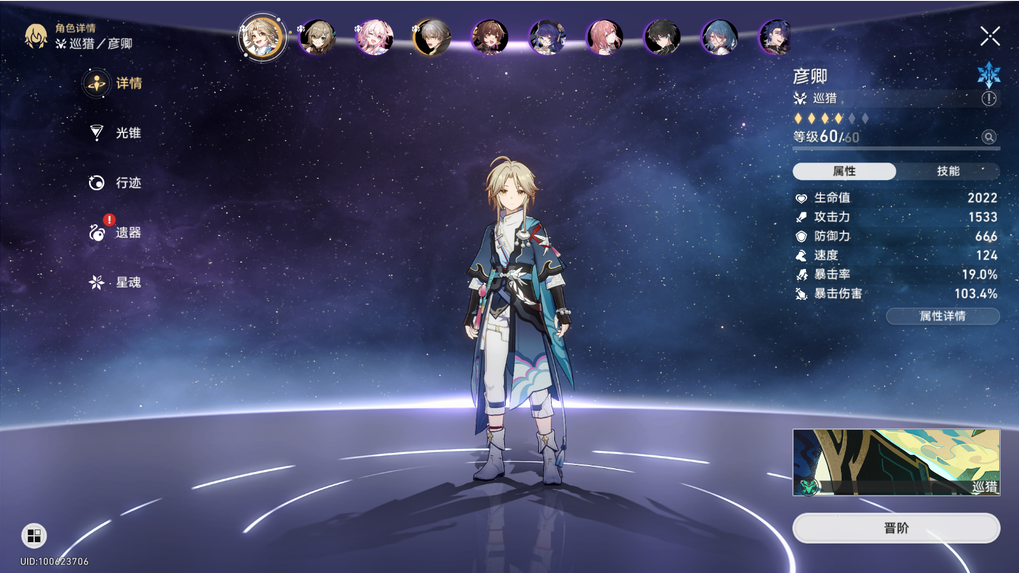Image resolution: width=1019 pixels, height=573 pixels.
Task: Select the black-haired male character portrait
Action: pyautogui.click(x=662, y=37)
